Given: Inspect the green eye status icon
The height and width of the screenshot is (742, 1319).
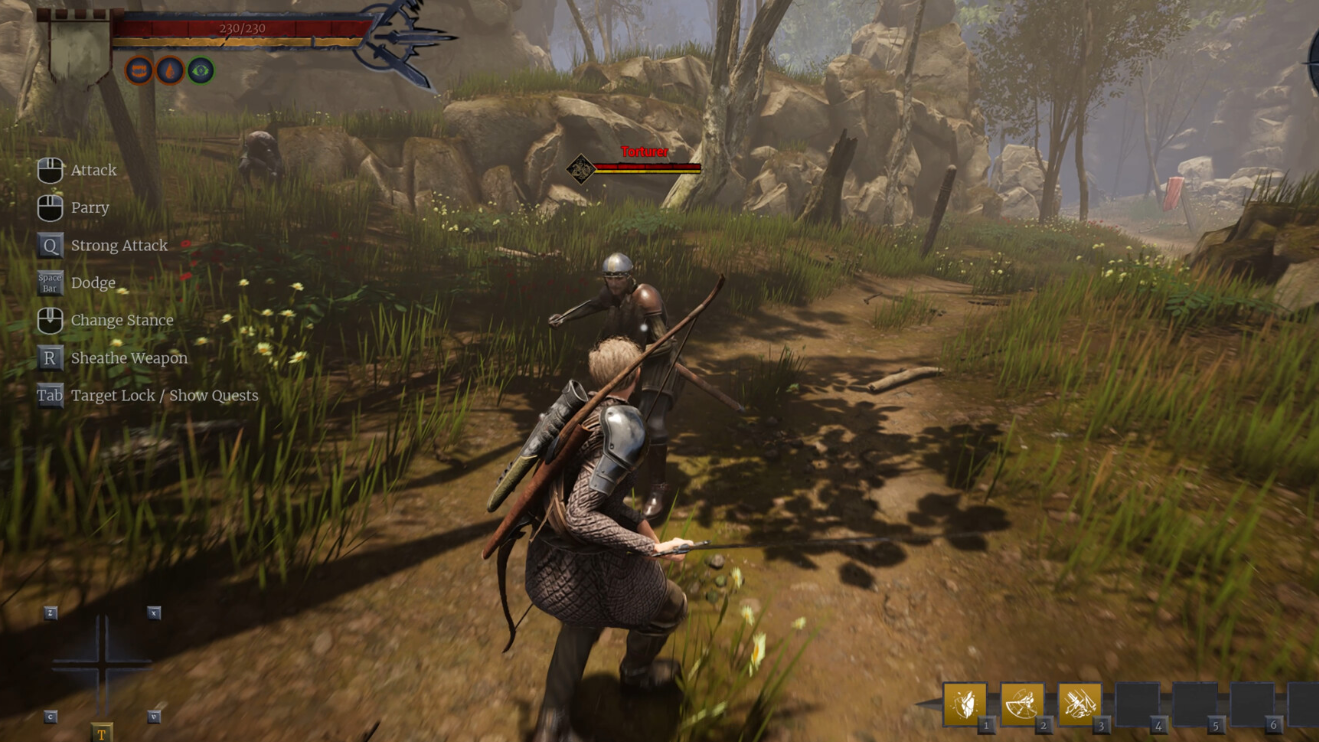Looking at the screenshot, I should coord(201,71).
